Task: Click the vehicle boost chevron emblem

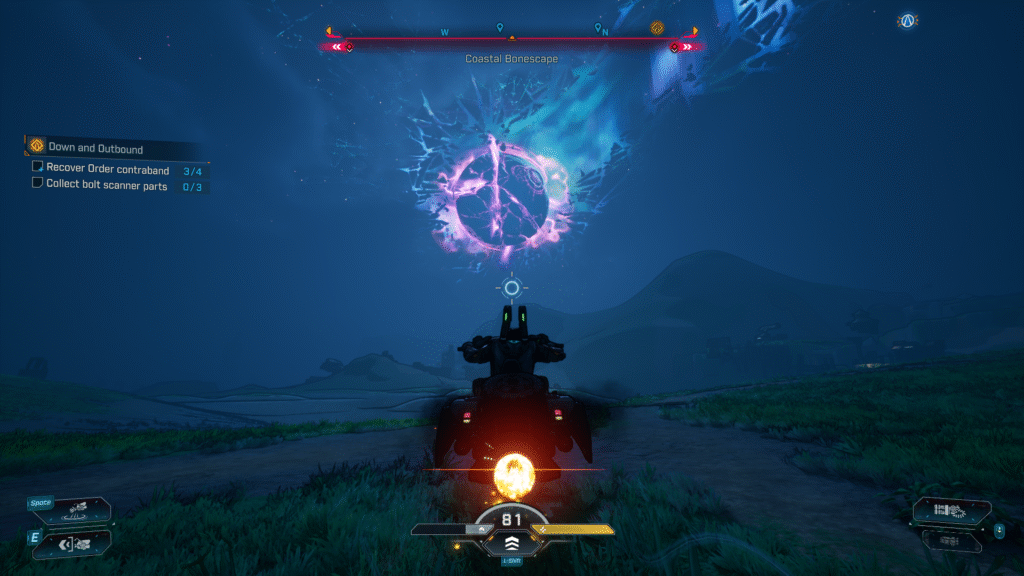Action: point(511,545)
